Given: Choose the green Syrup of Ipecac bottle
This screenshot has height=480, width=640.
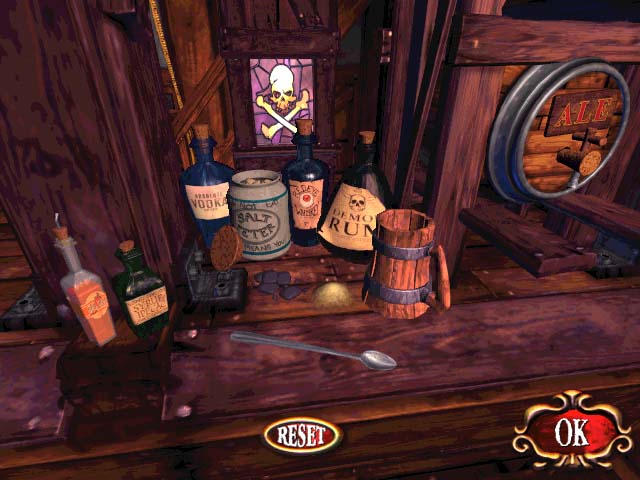Looking at the screenshot, I should 141,293.
